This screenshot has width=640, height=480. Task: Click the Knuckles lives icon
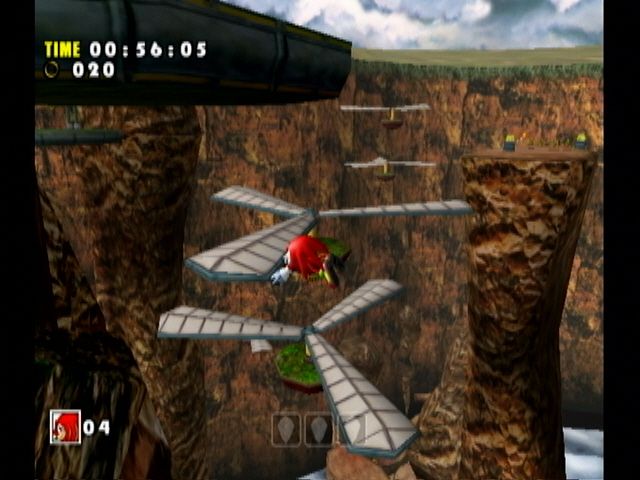tap(65, 426)
